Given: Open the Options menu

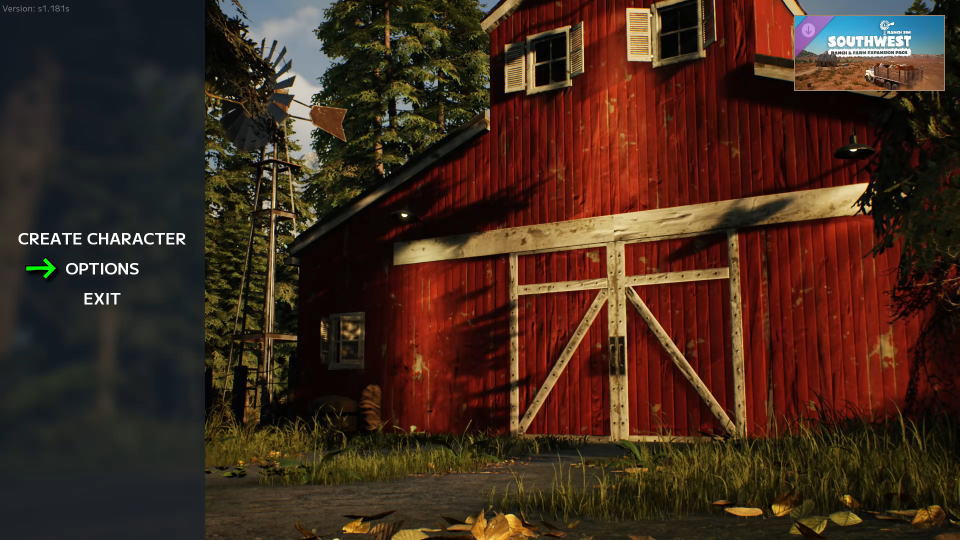Looking at the screenshot, I should (102, 269).
